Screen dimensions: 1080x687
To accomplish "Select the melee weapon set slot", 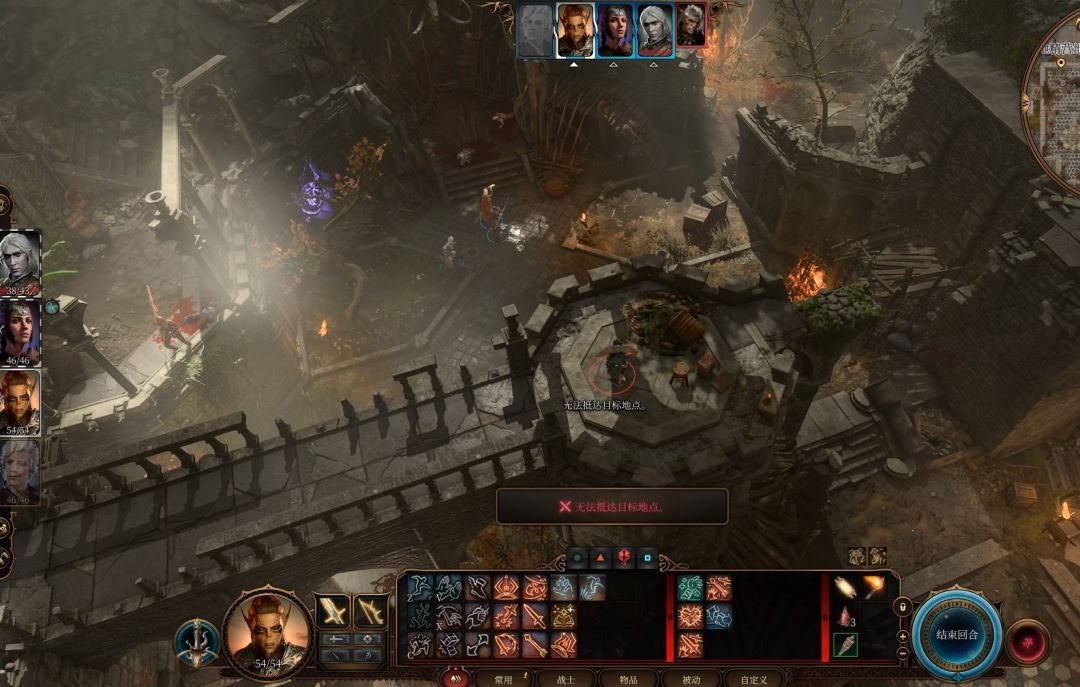I will tap(333, 610).
